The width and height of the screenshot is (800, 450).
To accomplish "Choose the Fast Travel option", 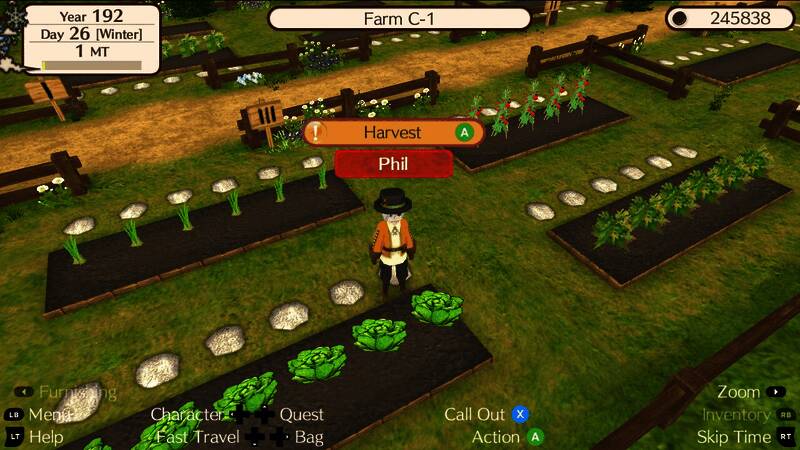I will pos(197,437).
